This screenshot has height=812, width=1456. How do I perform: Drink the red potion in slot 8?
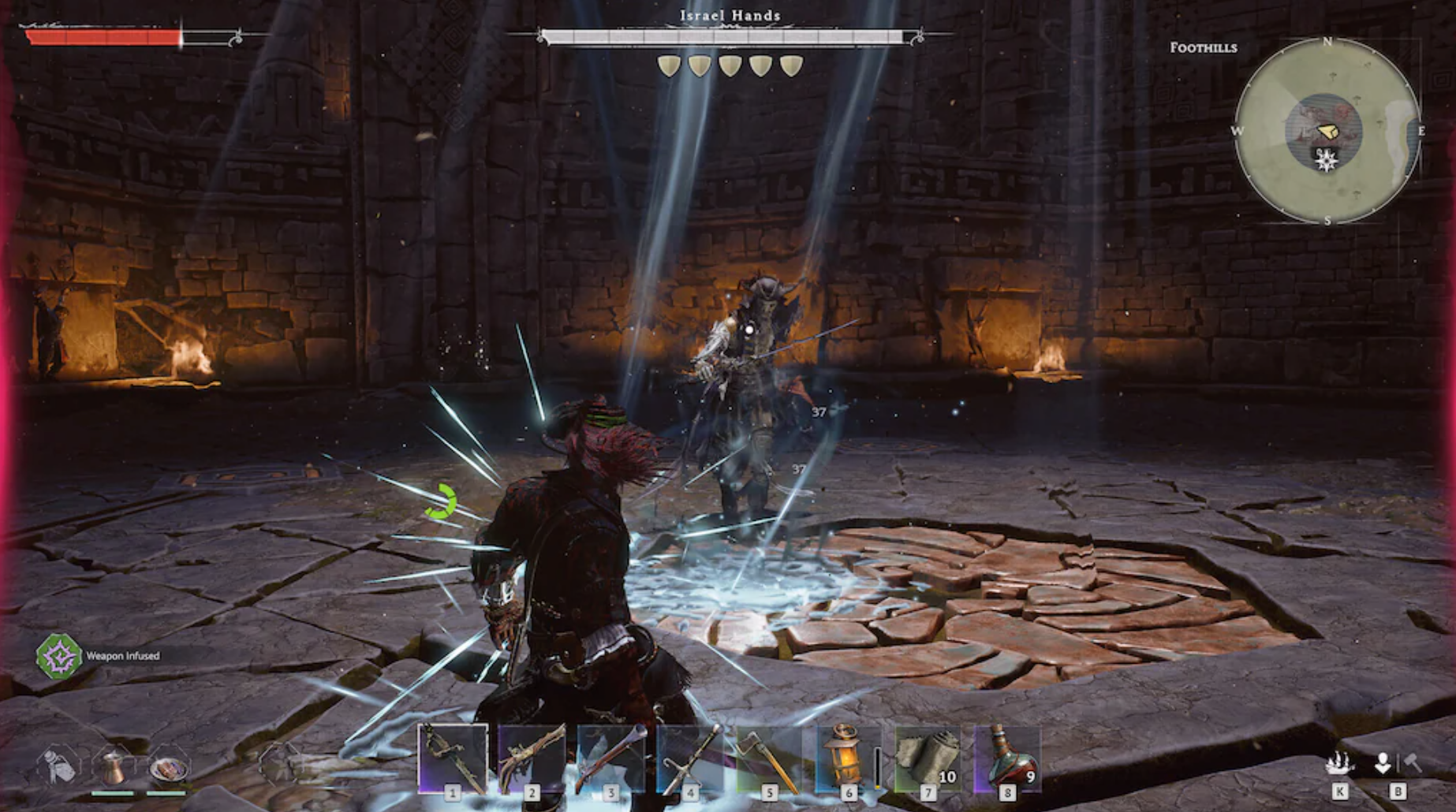click(1007, 758)
